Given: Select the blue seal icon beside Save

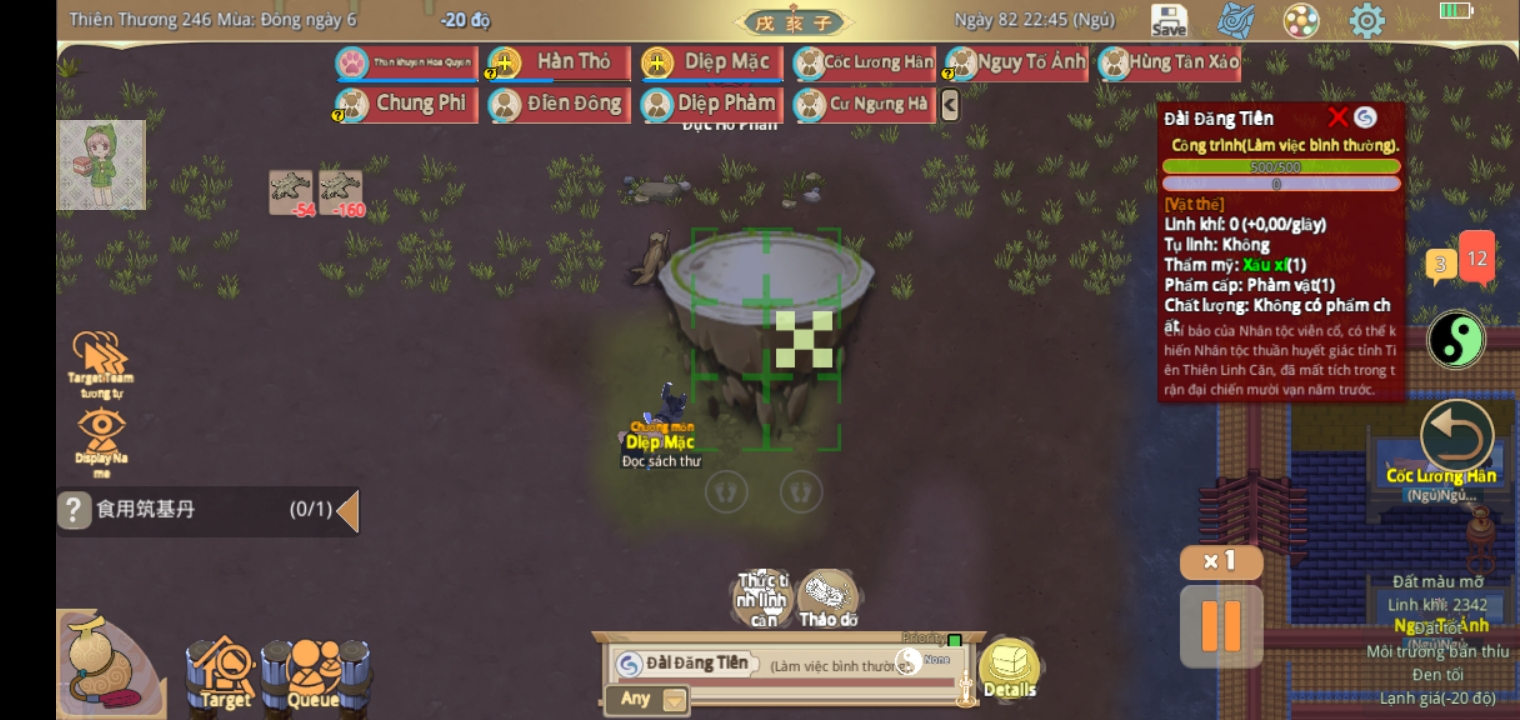Looking at the screenshot, I should pyautogui.click(x=1235, y=18).
